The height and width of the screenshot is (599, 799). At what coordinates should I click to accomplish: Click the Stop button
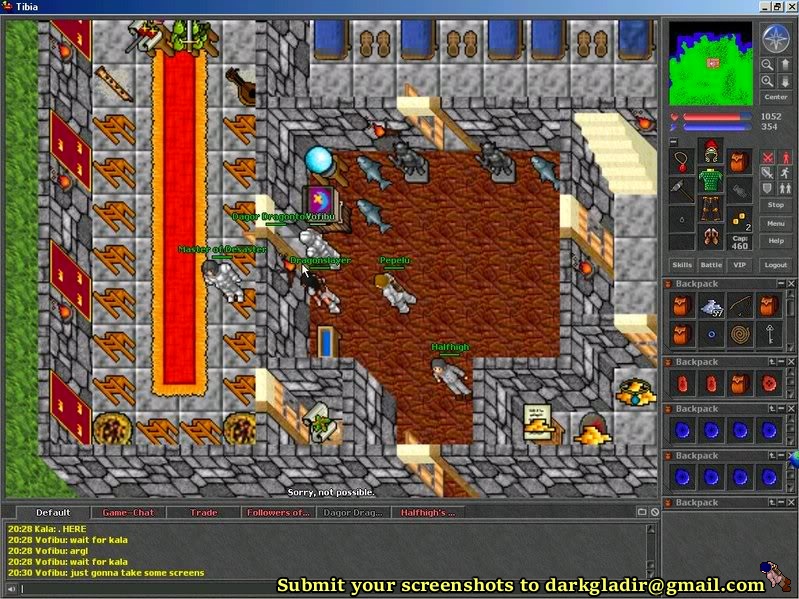coord(776,204)
